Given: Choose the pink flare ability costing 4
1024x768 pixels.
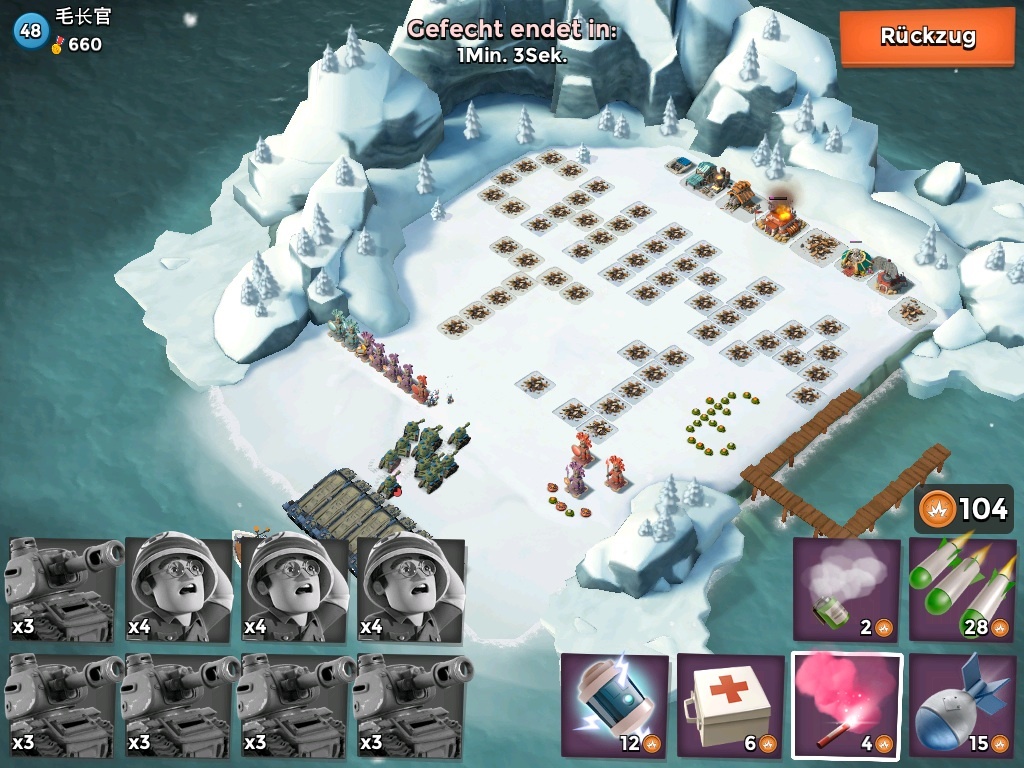Looking at the screenshot, I should point(846,705).
